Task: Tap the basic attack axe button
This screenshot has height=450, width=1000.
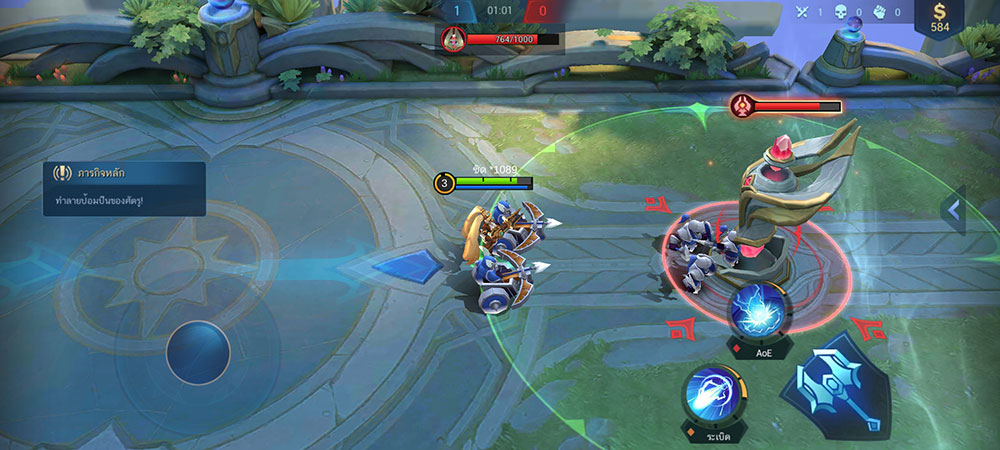Action: pos(844,389)
